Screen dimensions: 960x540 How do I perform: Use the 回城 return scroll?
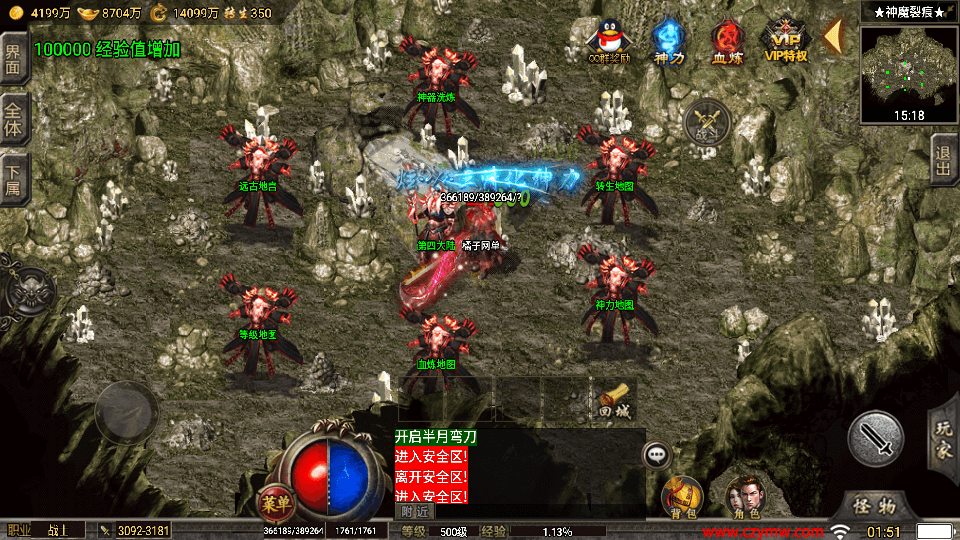[x=614, y=398]
